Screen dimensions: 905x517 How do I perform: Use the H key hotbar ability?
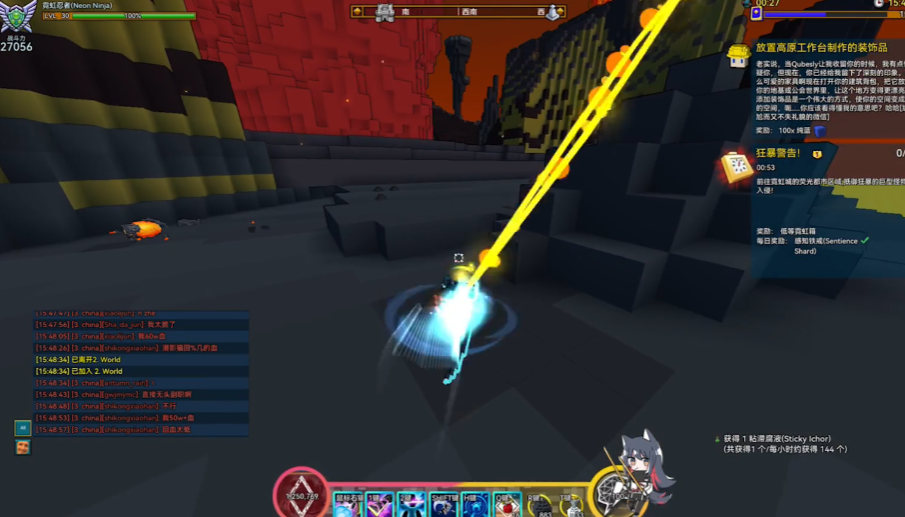click(475, 505)
